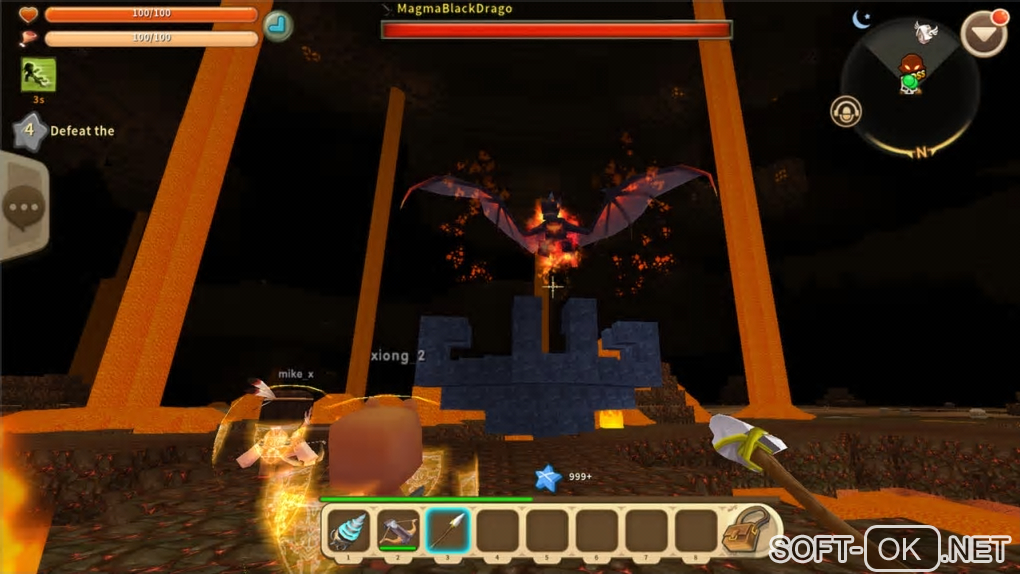Open the dropdown arrow menu button
Viewport: 1020px width, 574px height.
983,34
